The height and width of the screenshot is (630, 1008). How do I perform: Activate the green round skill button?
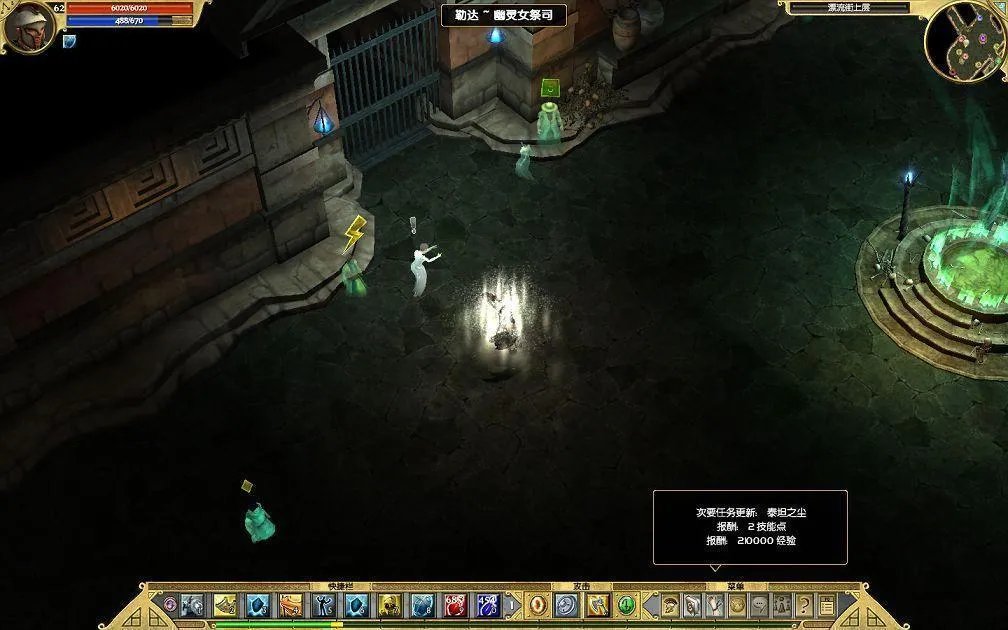(626, 605)
